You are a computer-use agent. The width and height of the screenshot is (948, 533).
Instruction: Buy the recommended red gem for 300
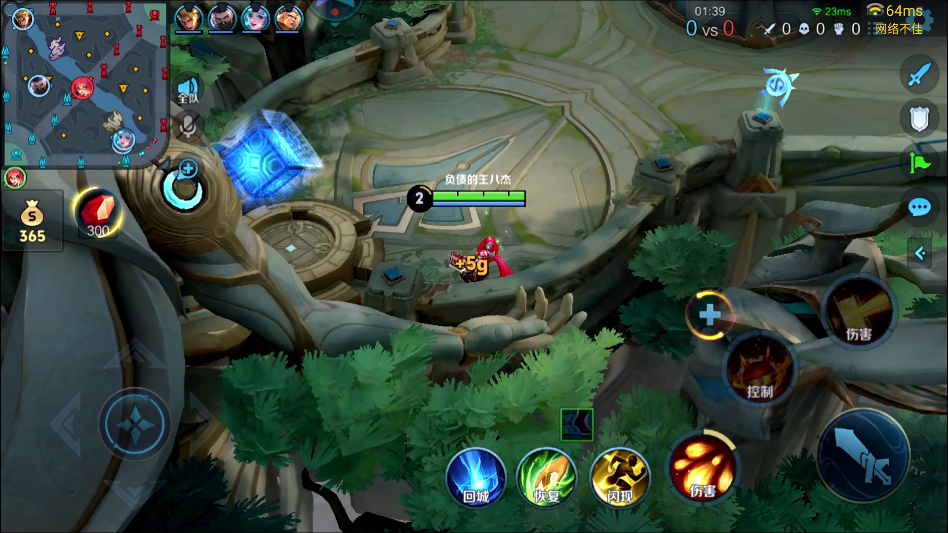(97, 212)
